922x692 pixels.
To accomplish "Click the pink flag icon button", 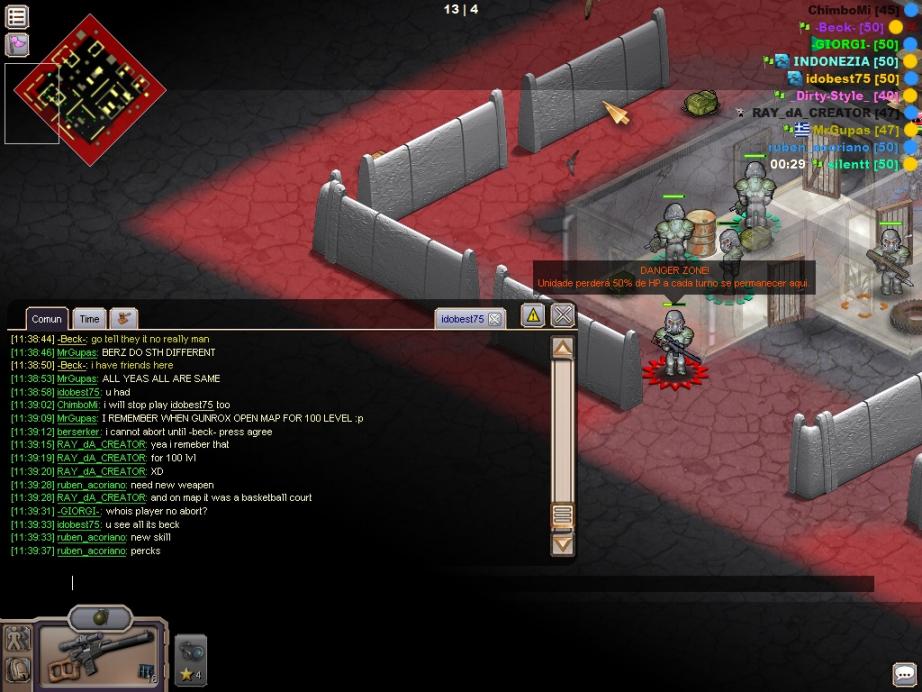I will 17,45.
